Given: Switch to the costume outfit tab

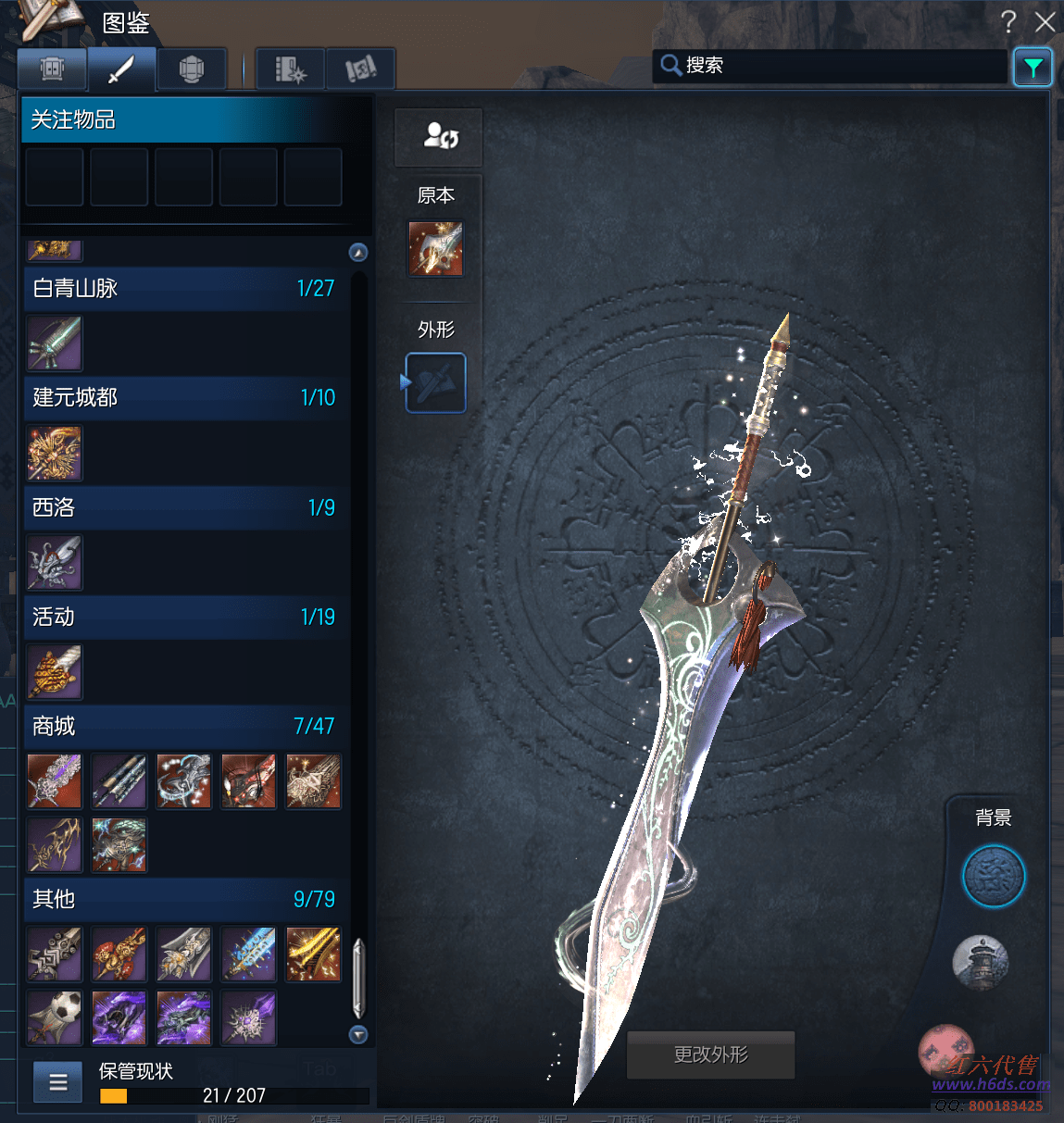Looking at the screenshot, I should pyautogui.click(x=52, y=69).
